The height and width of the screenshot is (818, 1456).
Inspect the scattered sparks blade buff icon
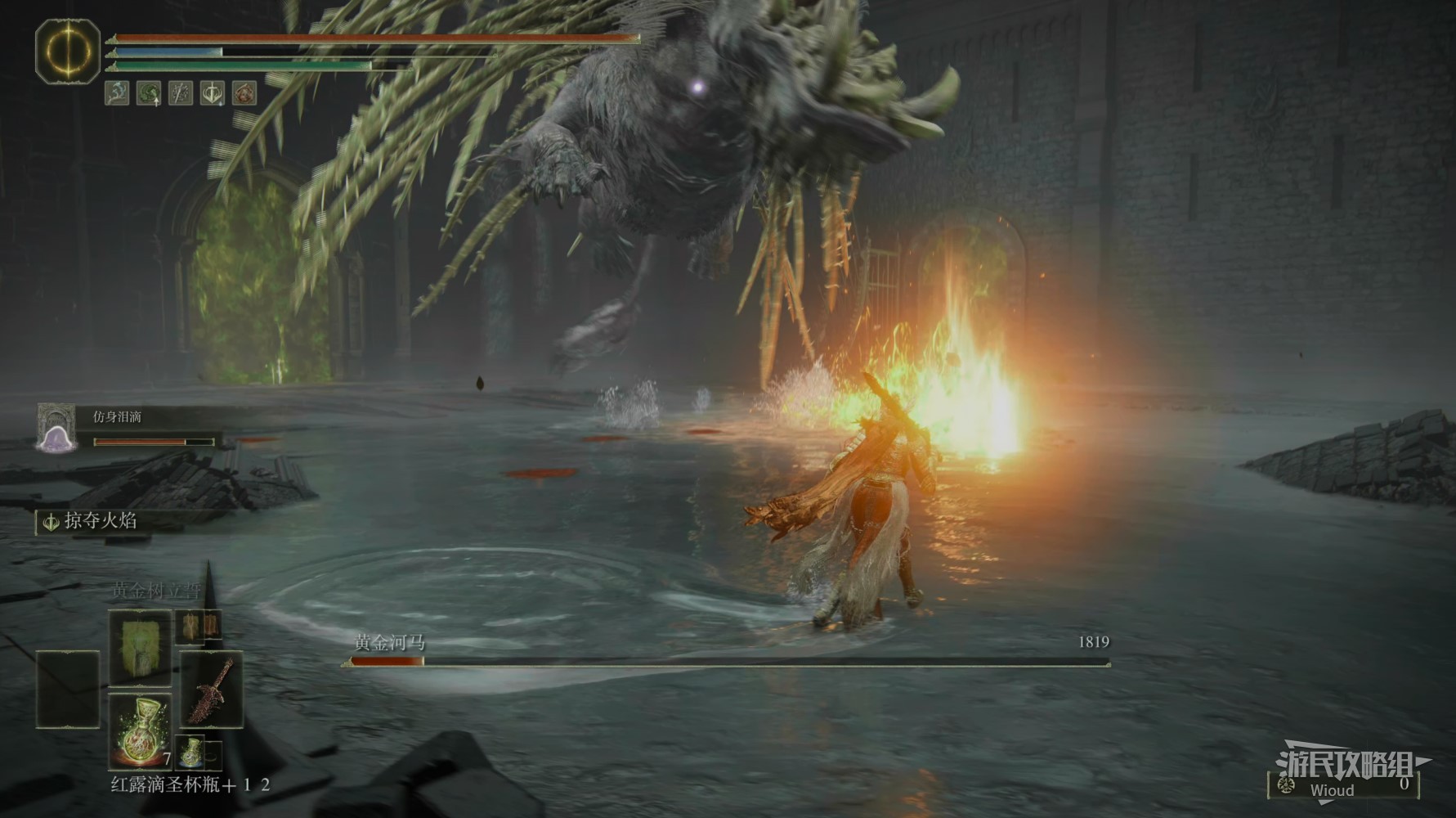(181, 93)
